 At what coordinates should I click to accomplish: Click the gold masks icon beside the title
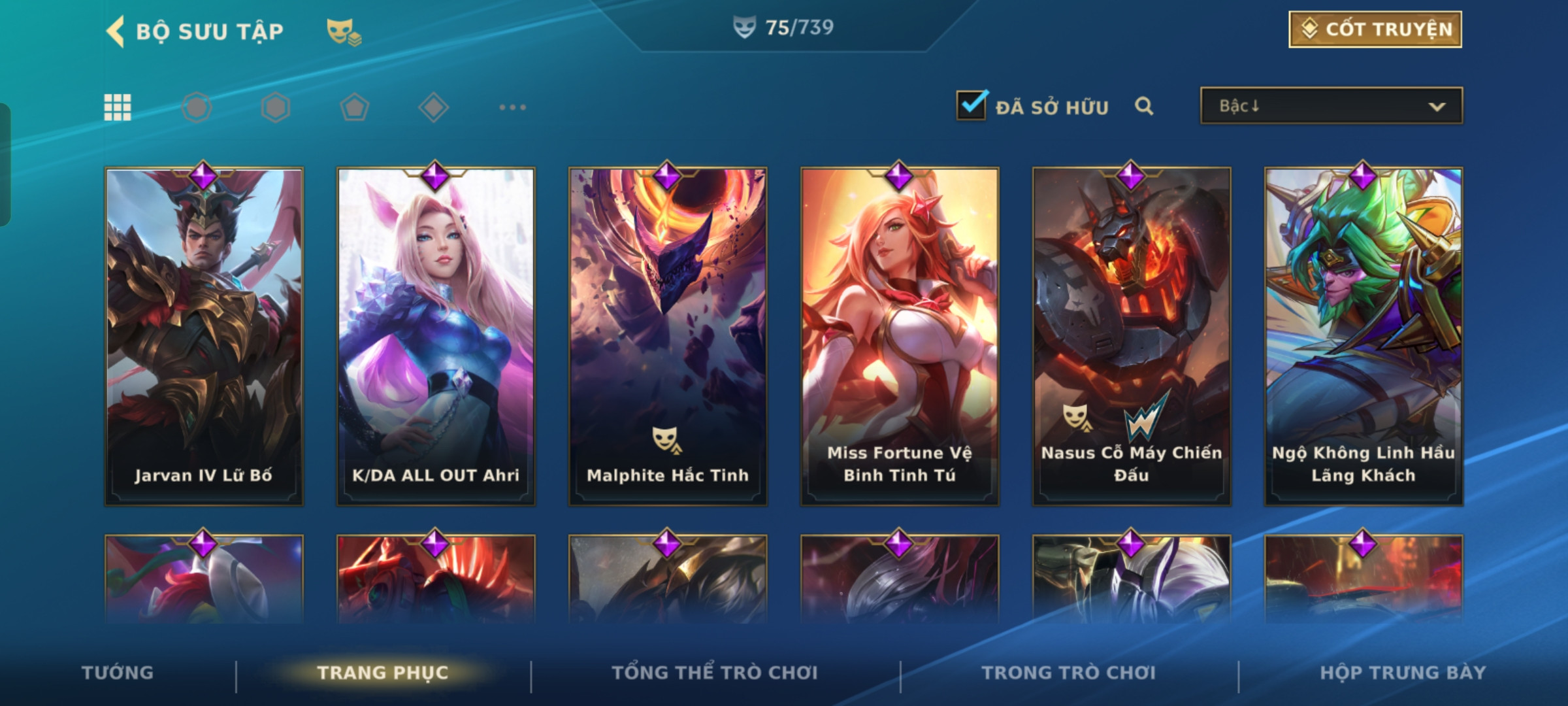(344, 31)
